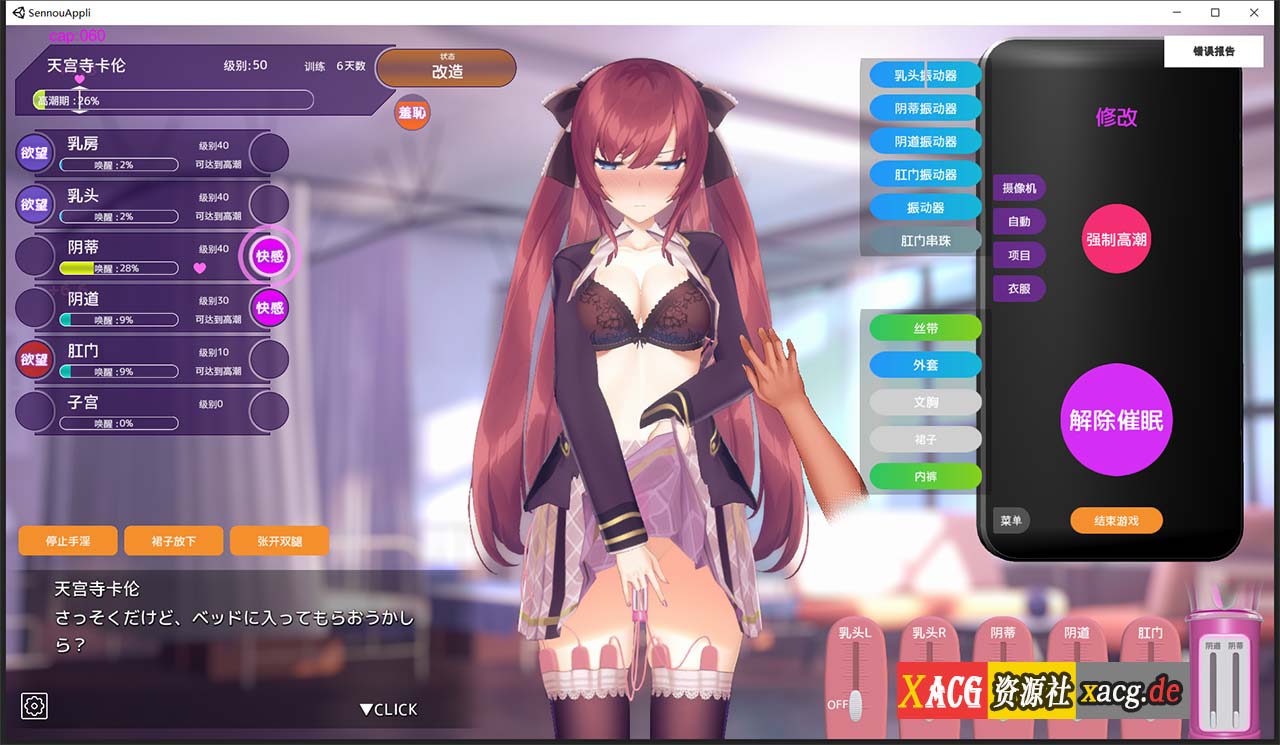Tap the 强制高潮 pink circle on phone
The height and width of the screenshot is (745, 1280).
pyautogui.click(x=1115, y=239)
